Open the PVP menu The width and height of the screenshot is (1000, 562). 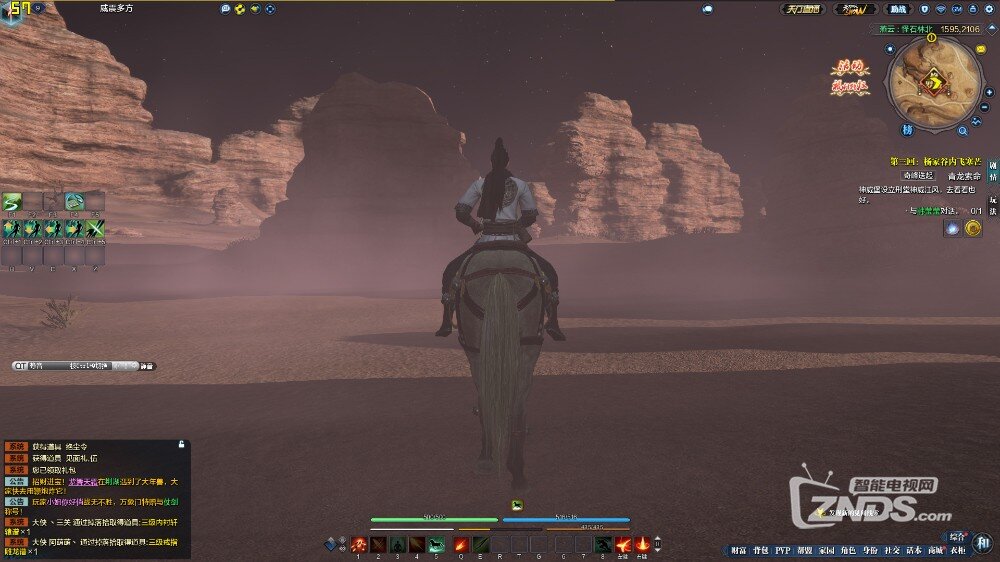click(783, 550)
